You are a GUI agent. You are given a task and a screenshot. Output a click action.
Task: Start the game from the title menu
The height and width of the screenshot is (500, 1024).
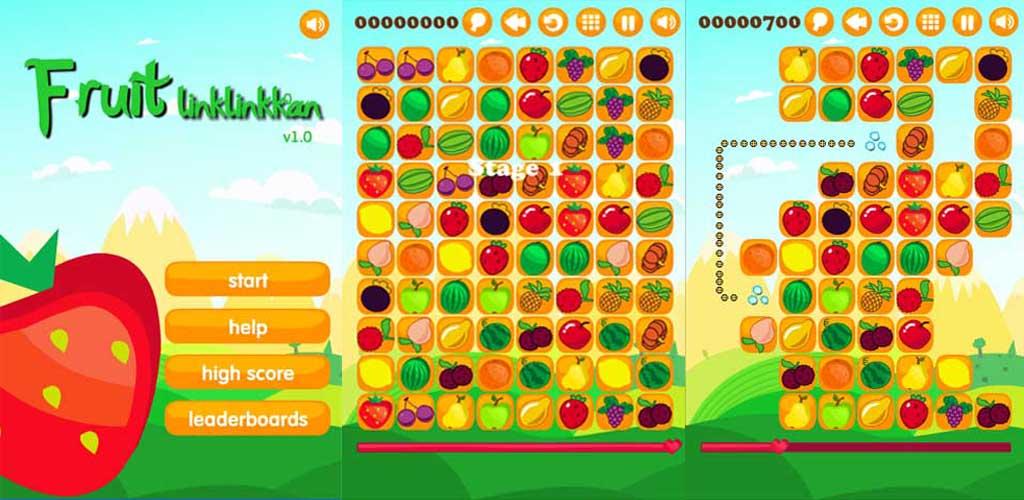coord(247,280)
